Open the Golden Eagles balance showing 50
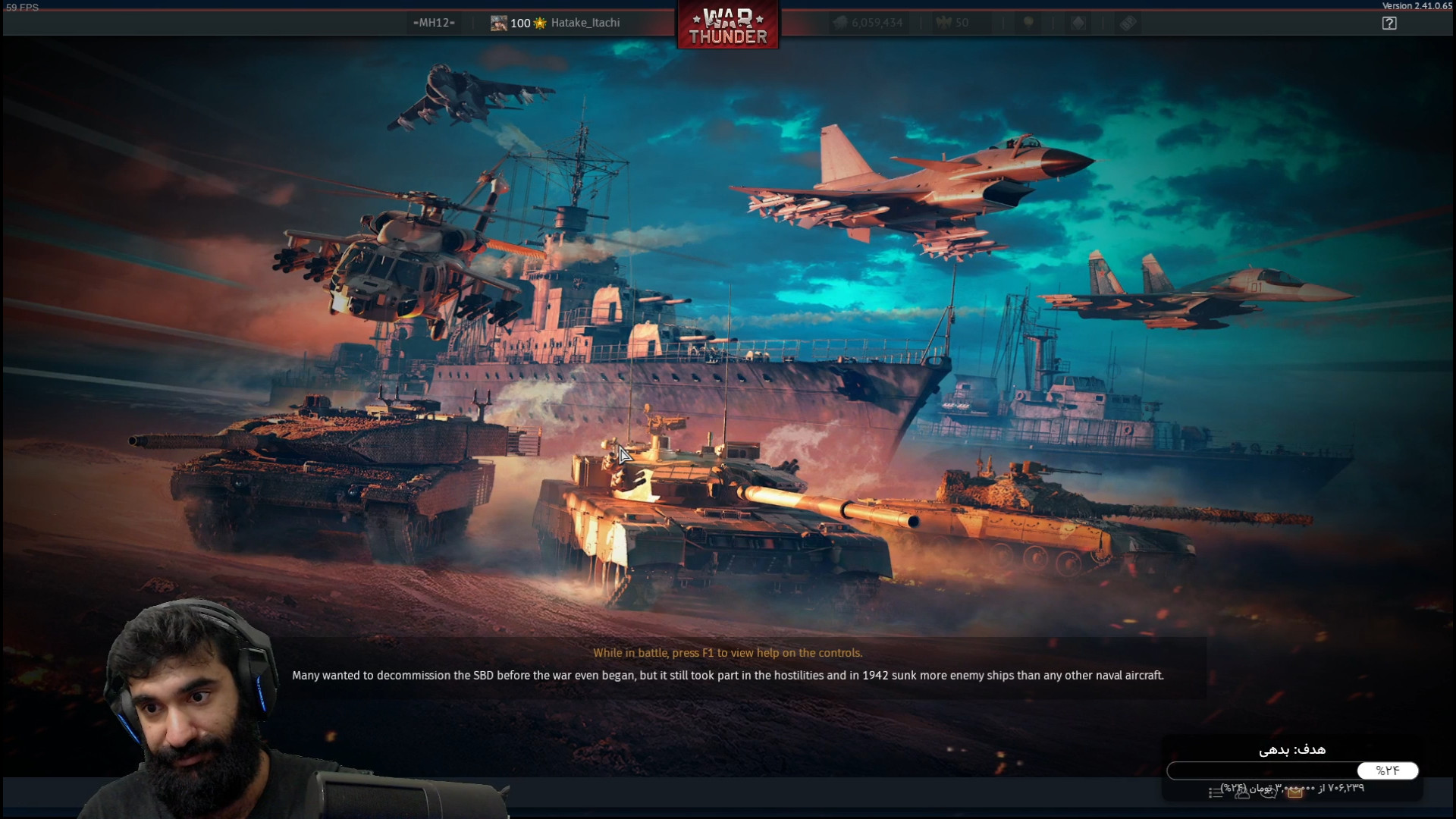The width and height of the screenshot is (1456, 819). 953,23
